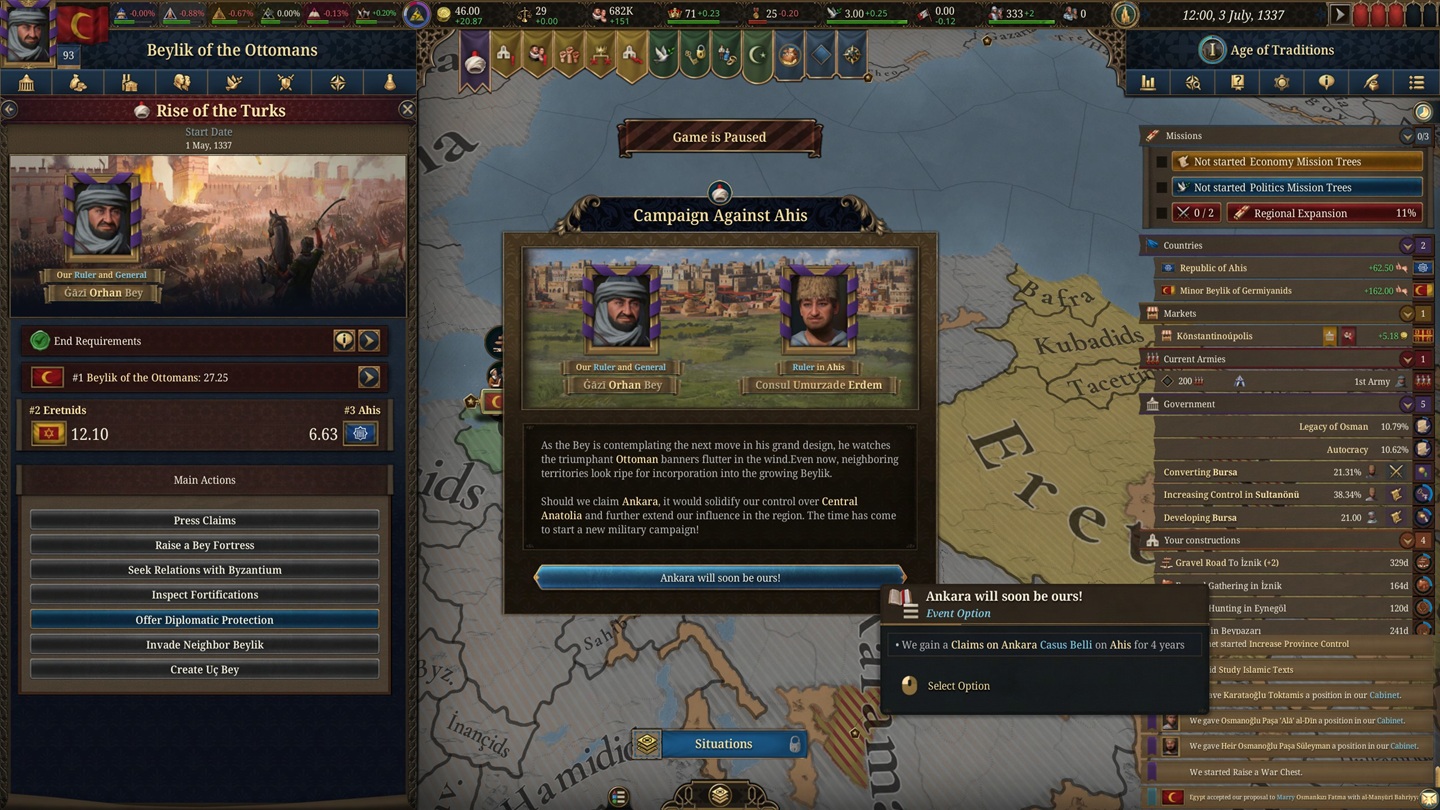Select the 1st Army in Current Armies
The height and width of the screenshot is (810, 1440).
1290,380
